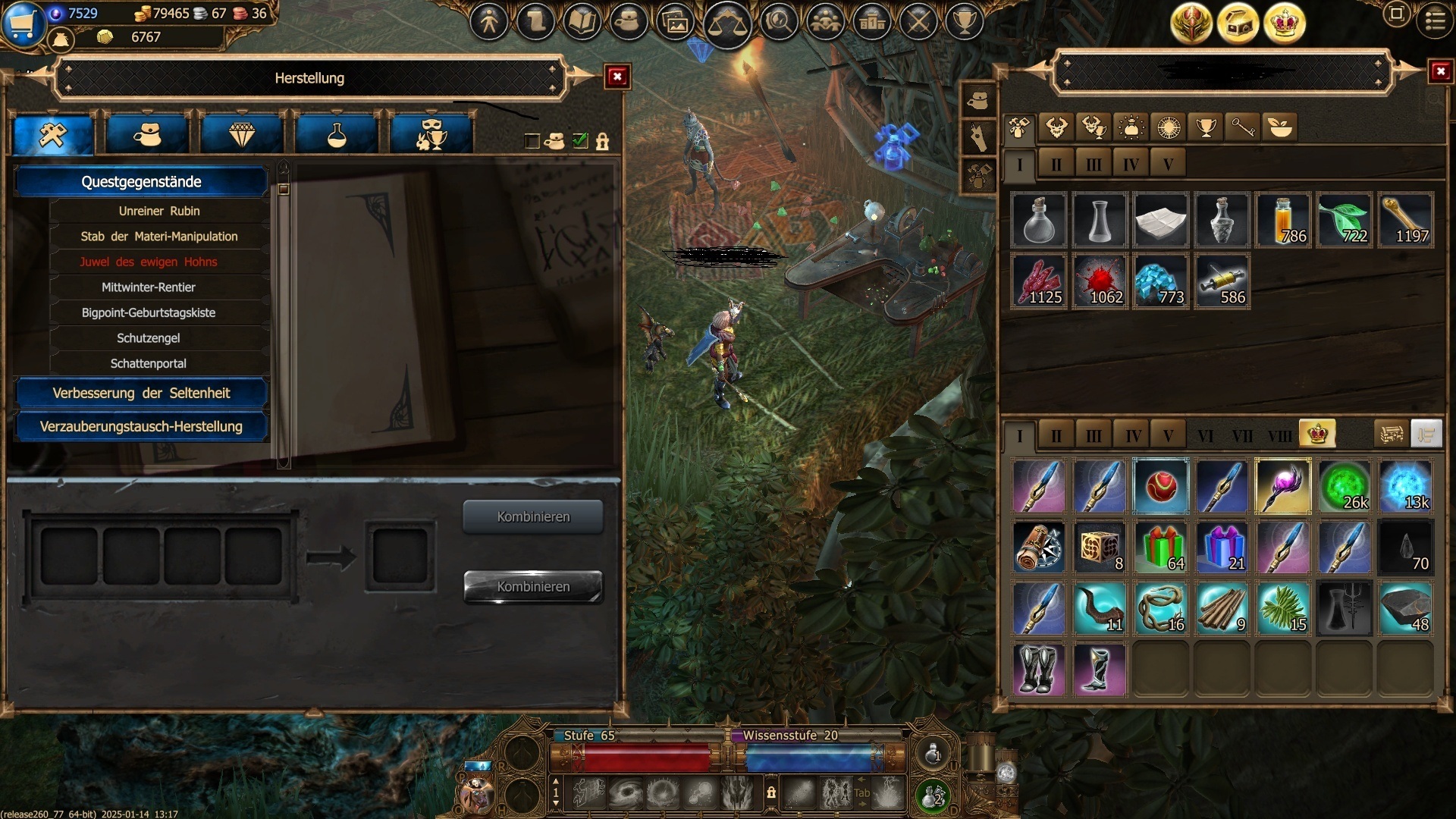Screen dimensions: 1456x819
Task: Click the lower Kombinieren button
Action: coord(533,587)
